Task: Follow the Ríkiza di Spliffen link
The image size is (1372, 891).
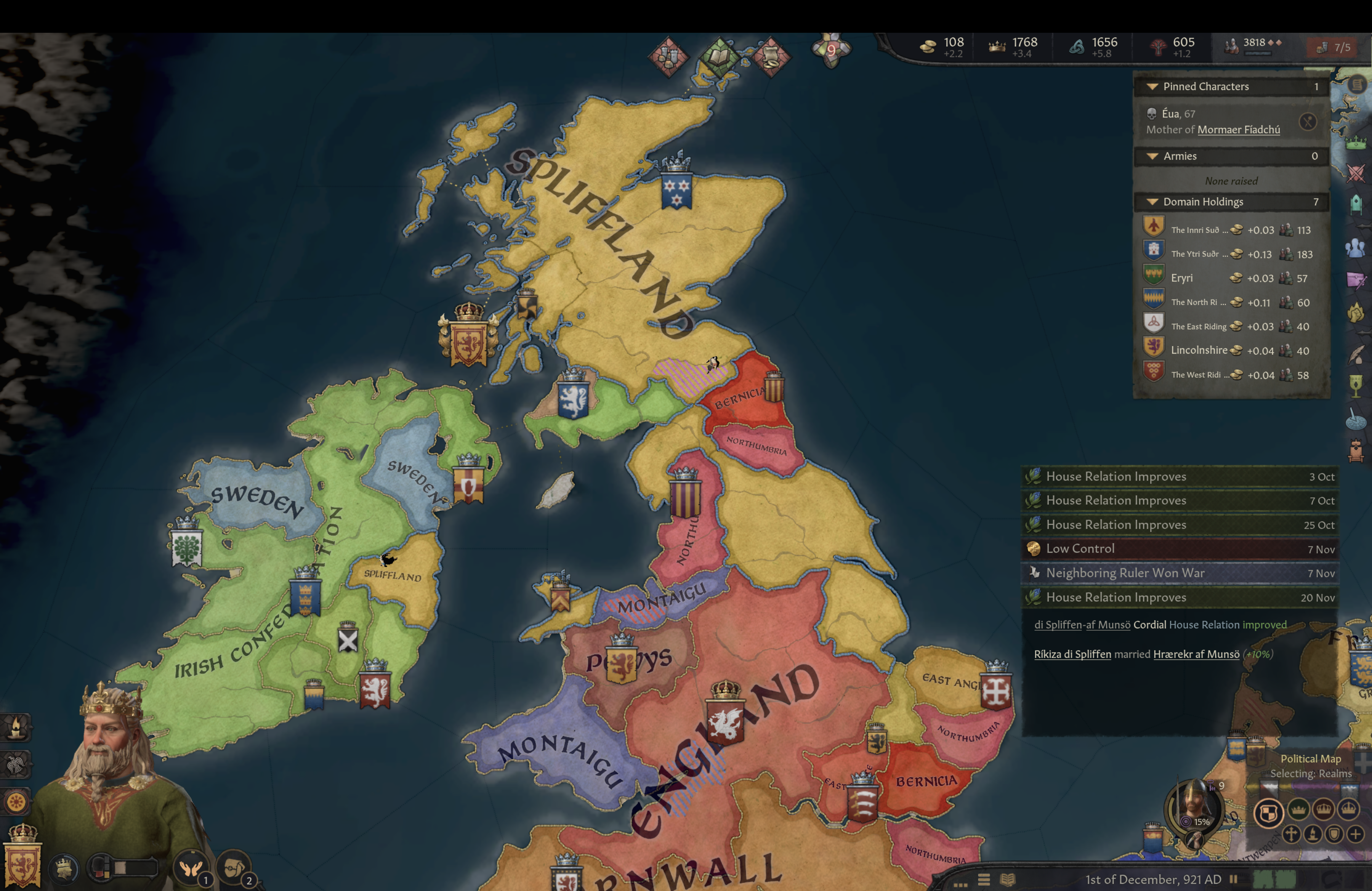Action: [x=1072, y=654]
